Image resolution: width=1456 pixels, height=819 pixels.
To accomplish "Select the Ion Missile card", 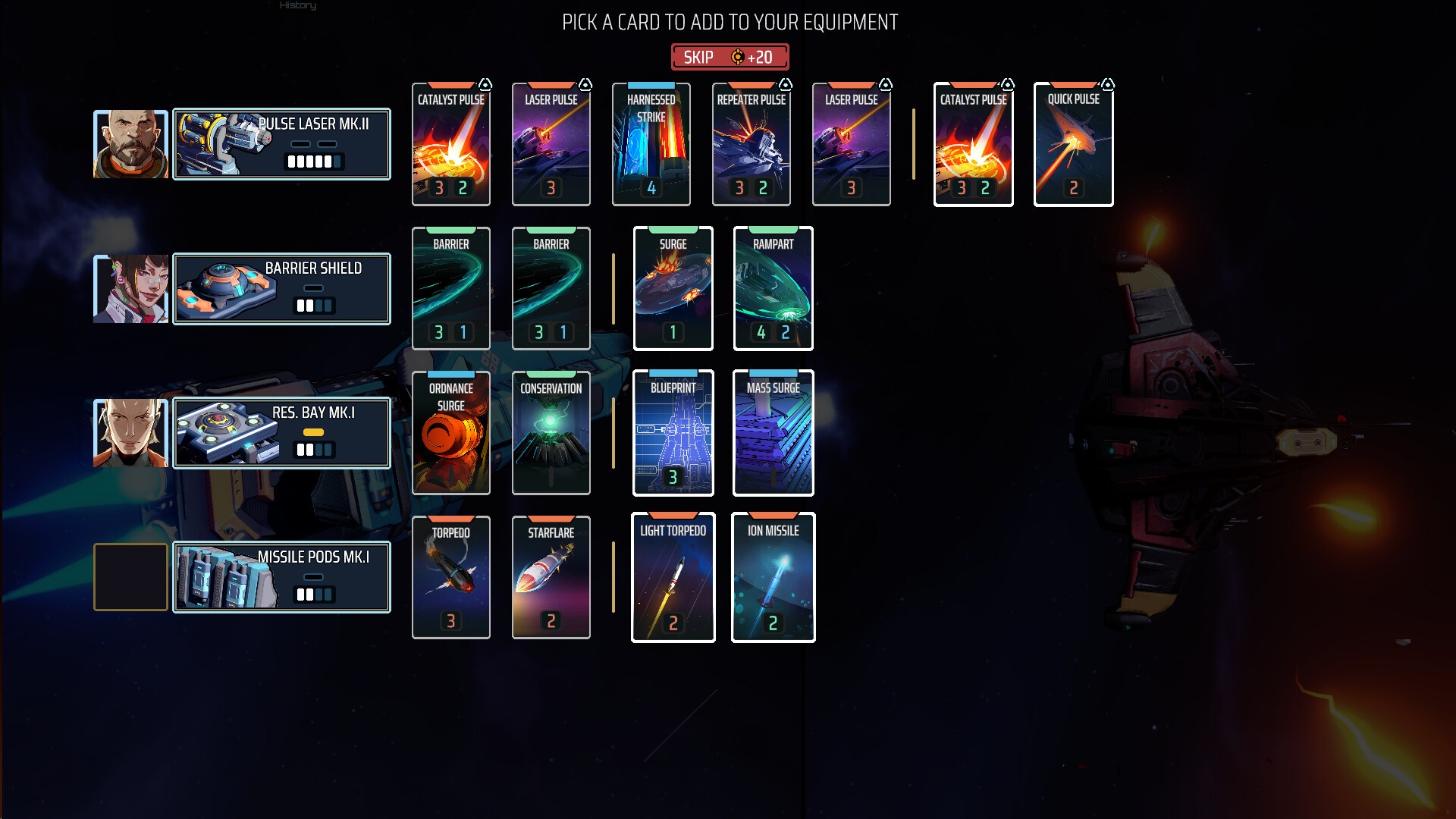I will click(773, 578).
